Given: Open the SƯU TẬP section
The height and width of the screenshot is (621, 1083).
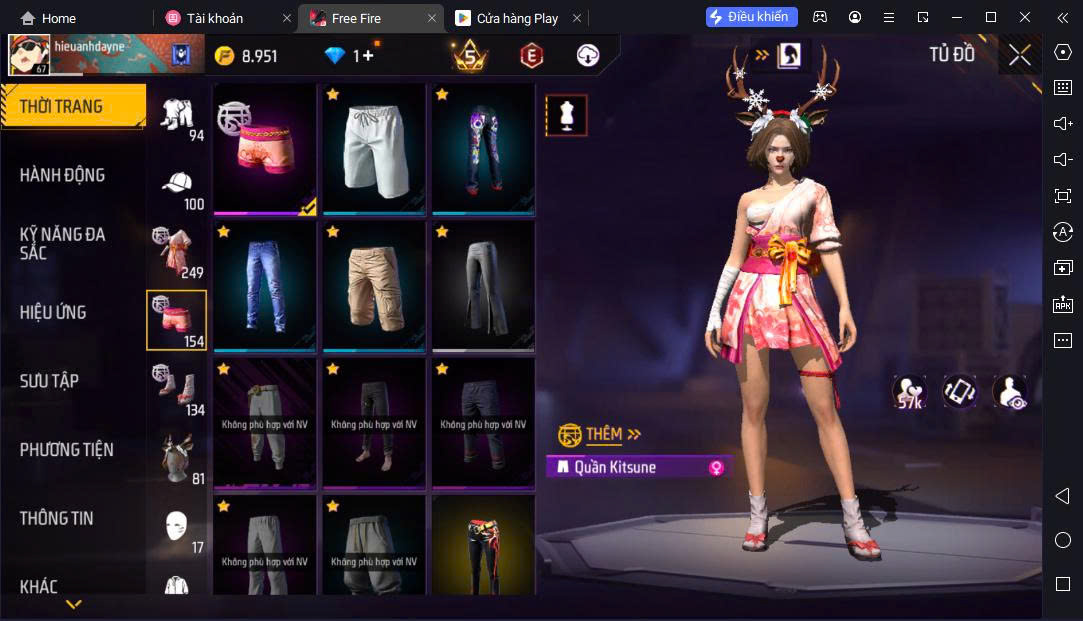Looking at the screenshot, I should (x=49, y=381).
